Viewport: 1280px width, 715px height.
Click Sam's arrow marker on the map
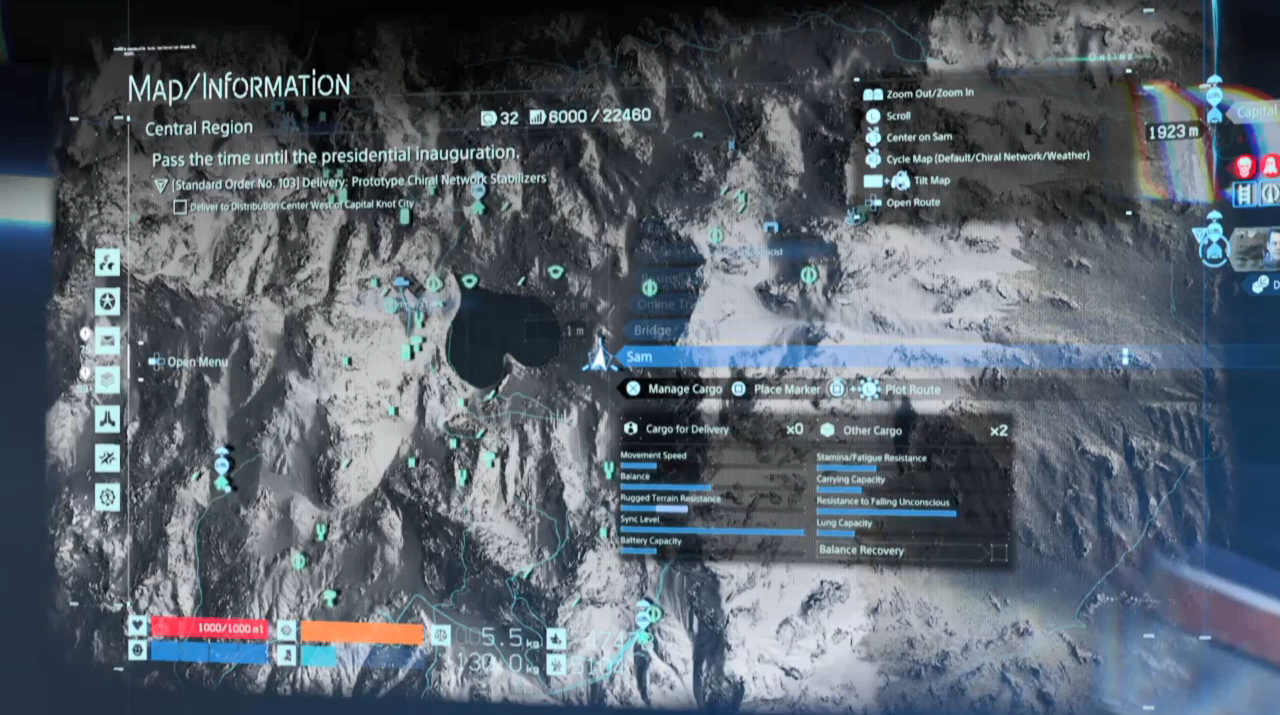point(598,356)
